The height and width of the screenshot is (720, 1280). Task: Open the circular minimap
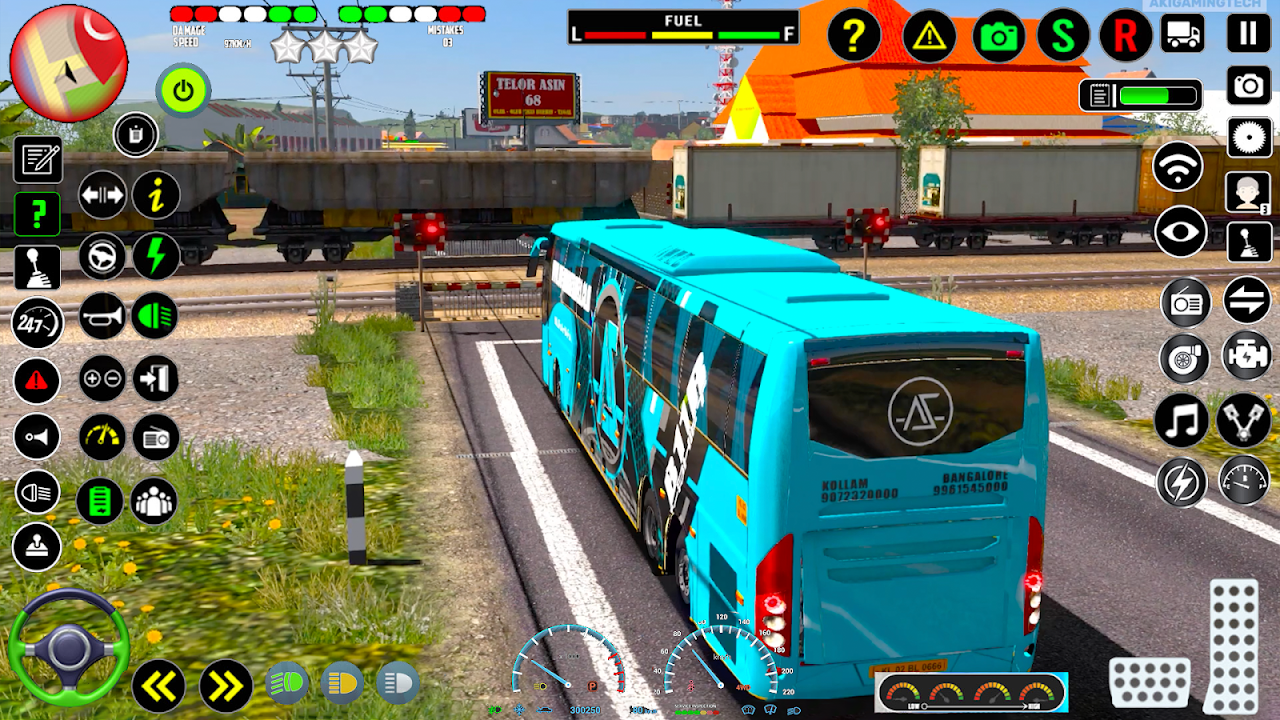coord(69,63)
